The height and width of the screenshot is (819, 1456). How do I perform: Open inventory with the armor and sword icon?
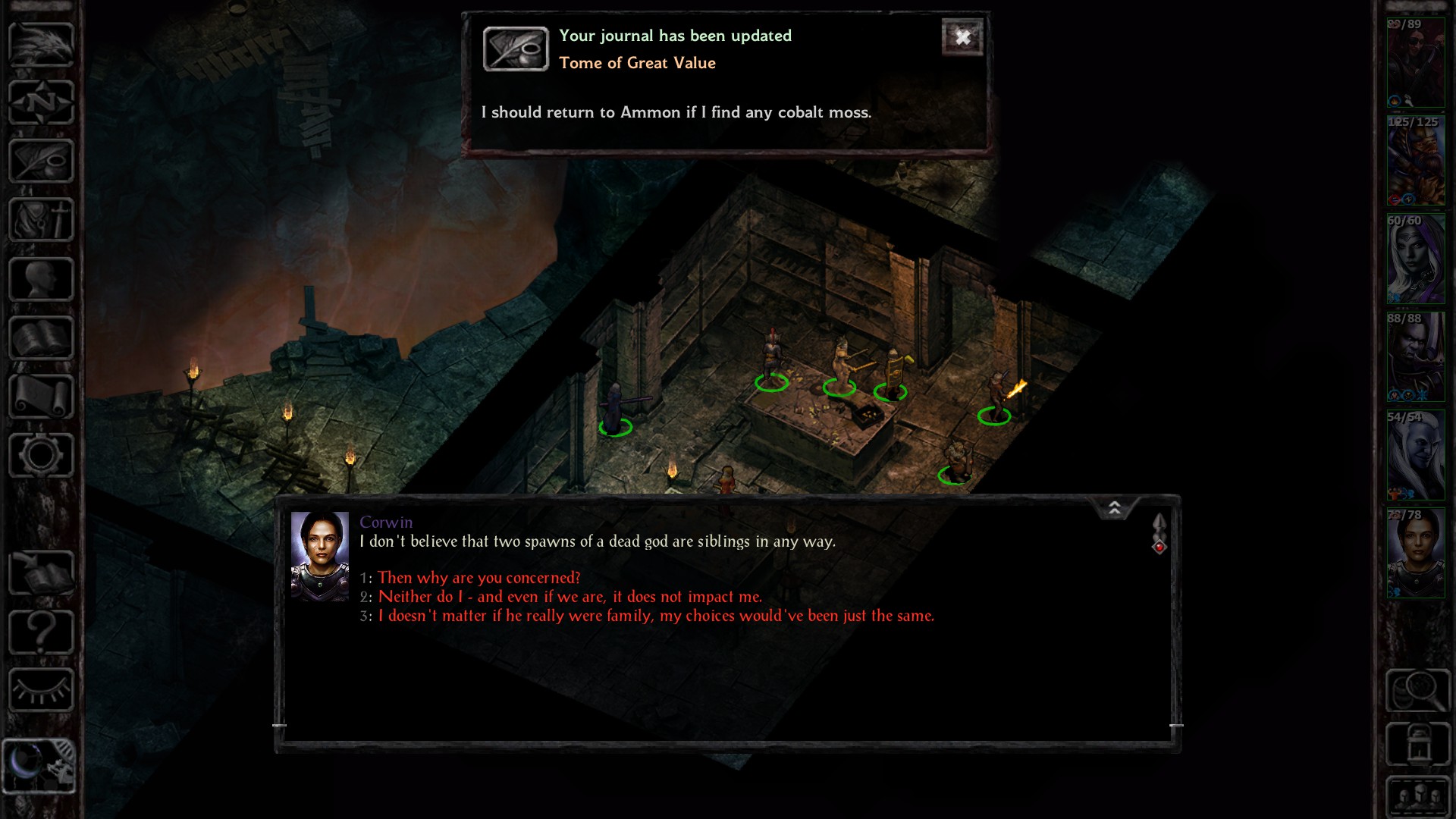point(41,220)
